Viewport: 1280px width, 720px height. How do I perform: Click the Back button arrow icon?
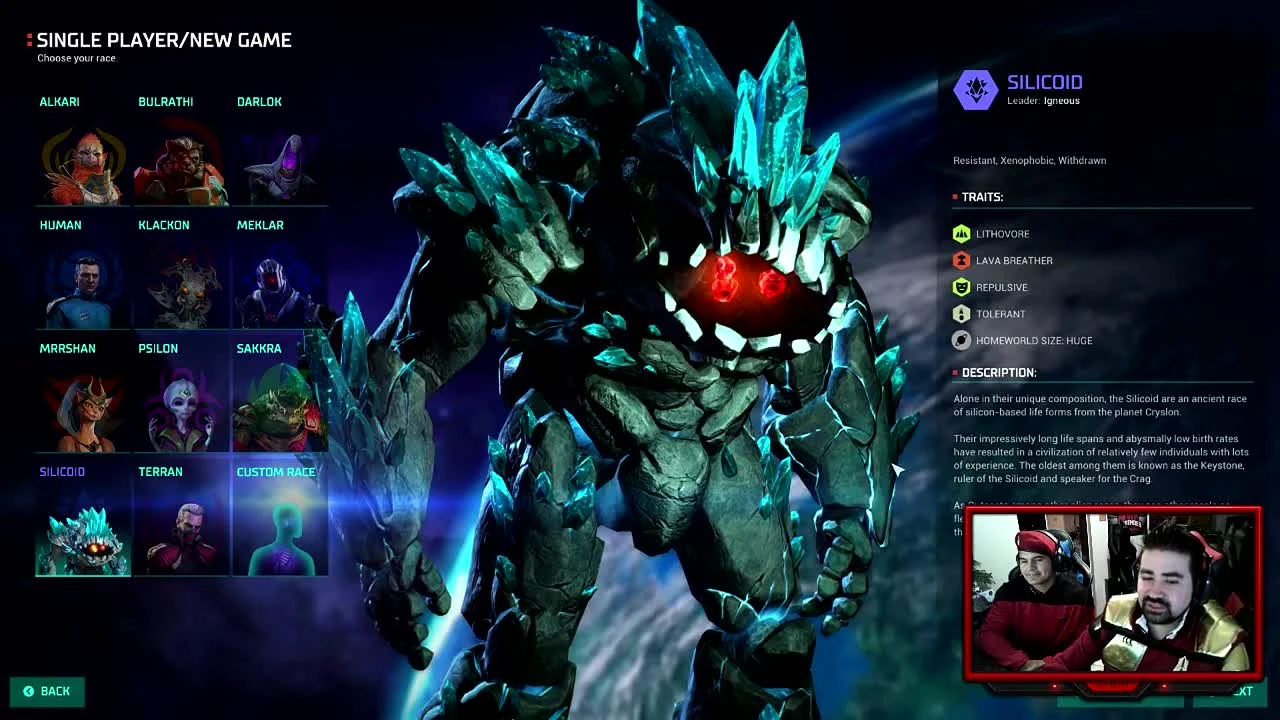tap(27, 691)
